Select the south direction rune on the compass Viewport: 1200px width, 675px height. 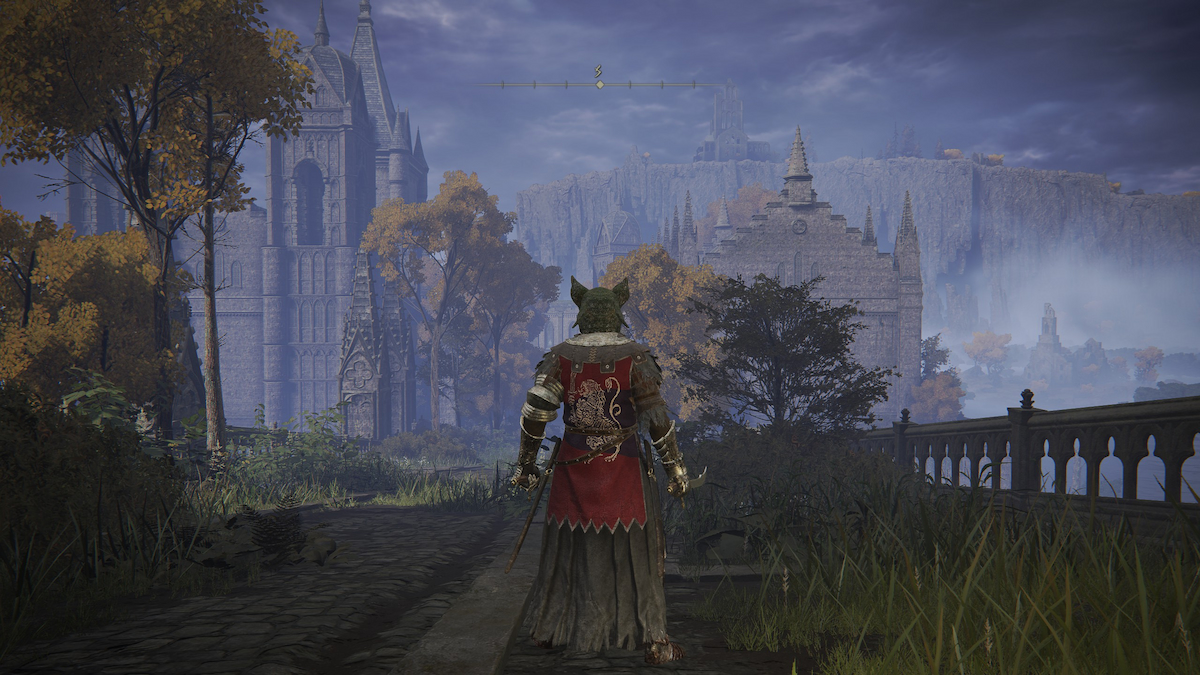pos(599,71)
